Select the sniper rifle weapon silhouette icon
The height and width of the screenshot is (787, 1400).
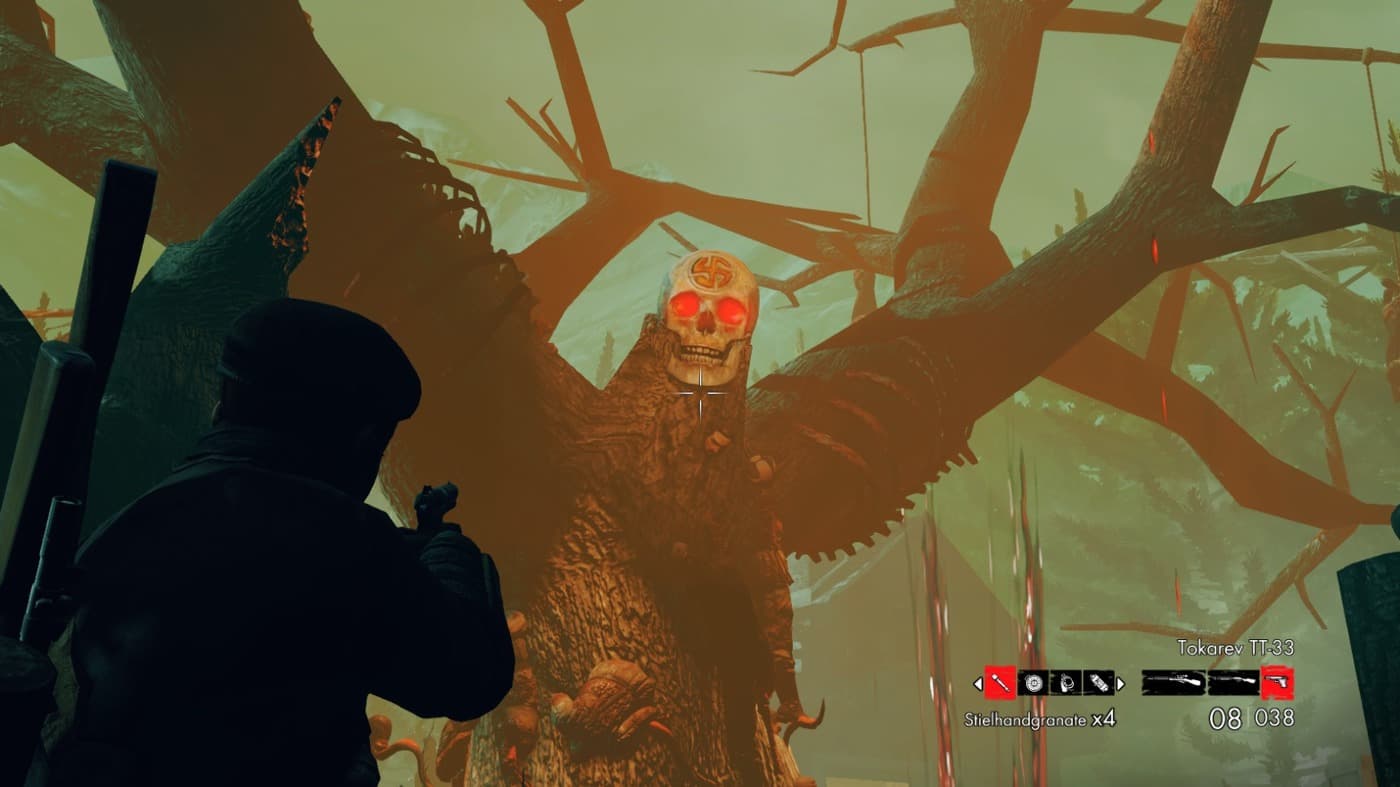click(x=1172, y=681)
